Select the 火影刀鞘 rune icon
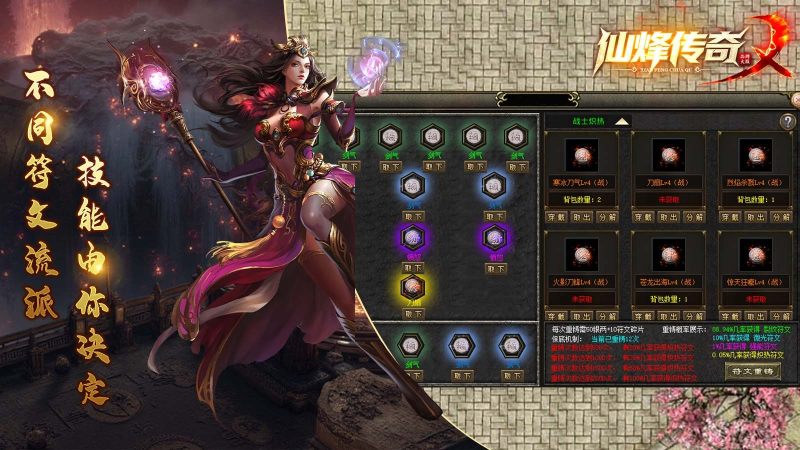 coord(581,252)
